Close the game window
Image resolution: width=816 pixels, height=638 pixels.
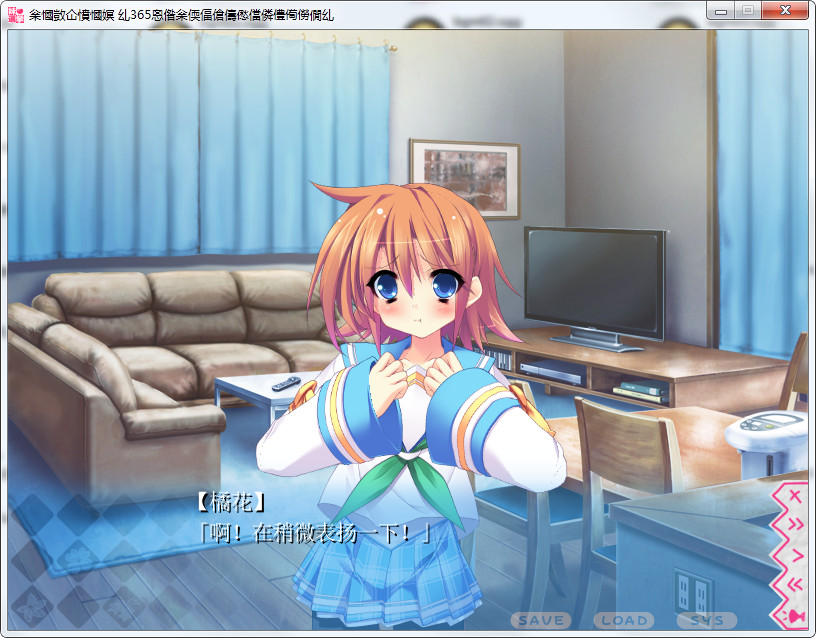785,9
